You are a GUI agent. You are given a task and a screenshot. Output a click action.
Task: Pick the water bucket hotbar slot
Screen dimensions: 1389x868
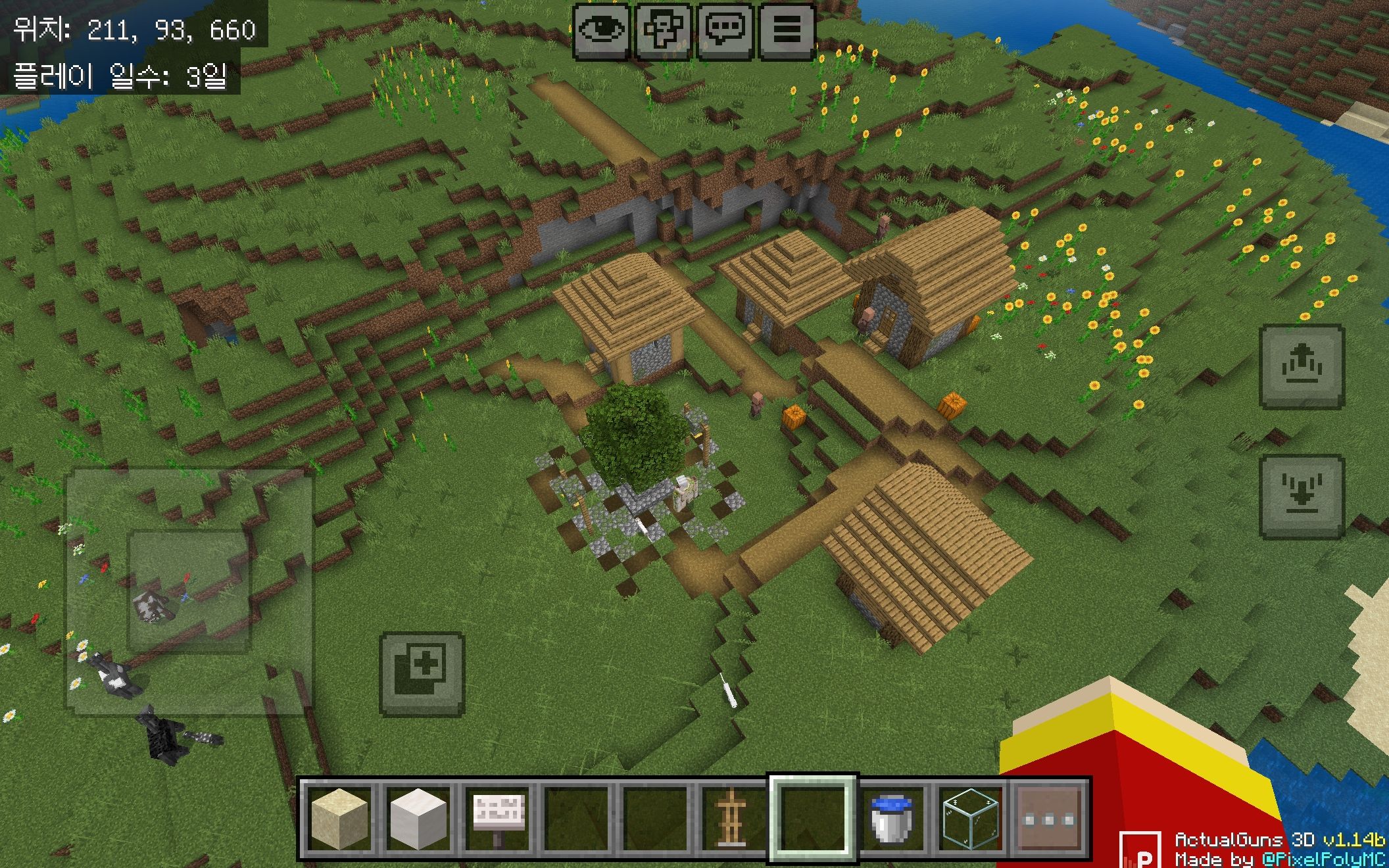point(891,819)
